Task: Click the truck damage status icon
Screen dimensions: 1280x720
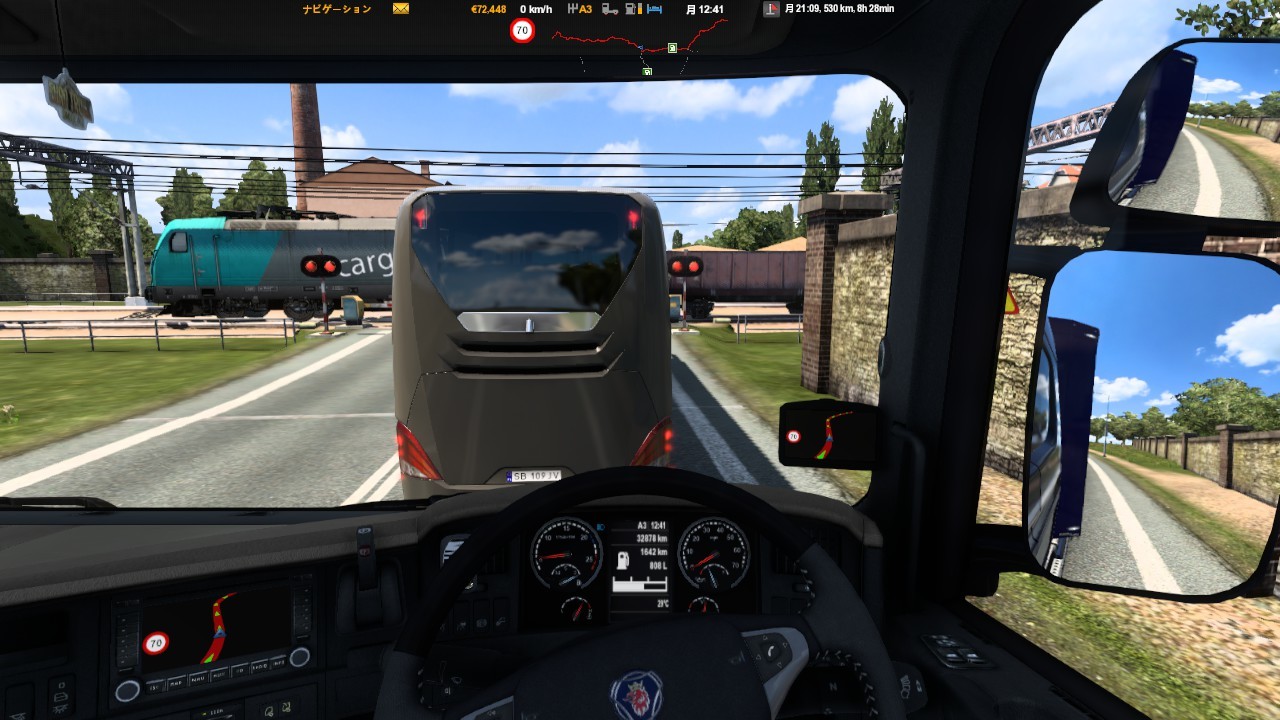Action: [x=609, y=9]
